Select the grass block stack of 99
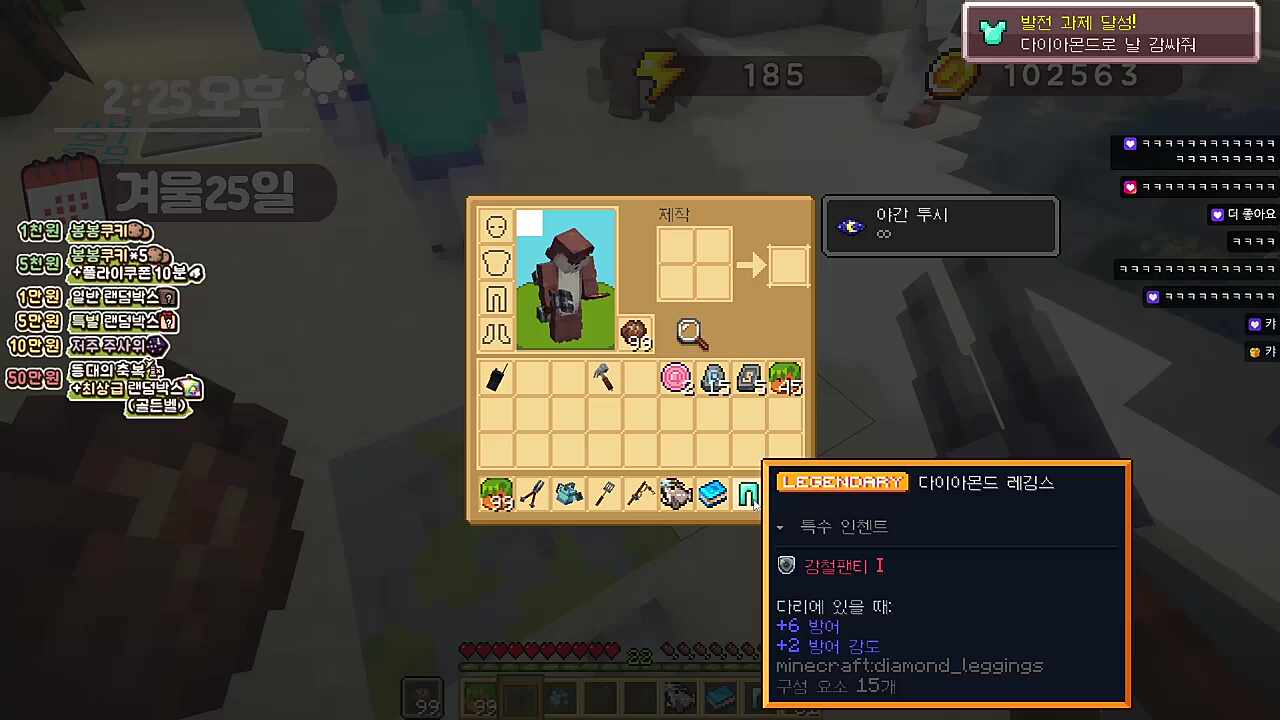Screen dimensions: 1280x720 click(x=497, y=493)
